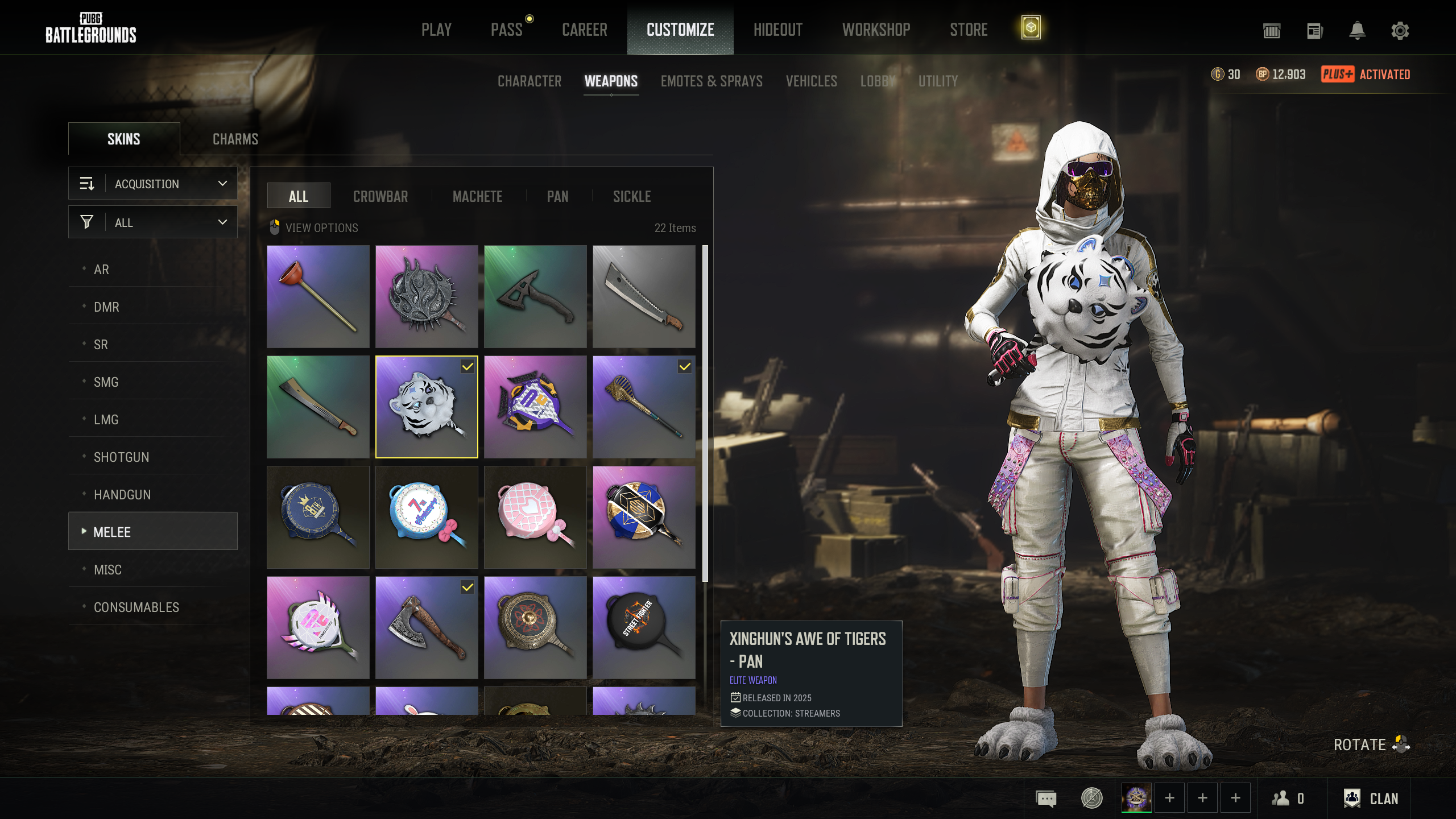Image resolution: width=1456 pixels, height=819 pixels.
Task: Pick the pink heart pan skin
Action: point(535,517)
